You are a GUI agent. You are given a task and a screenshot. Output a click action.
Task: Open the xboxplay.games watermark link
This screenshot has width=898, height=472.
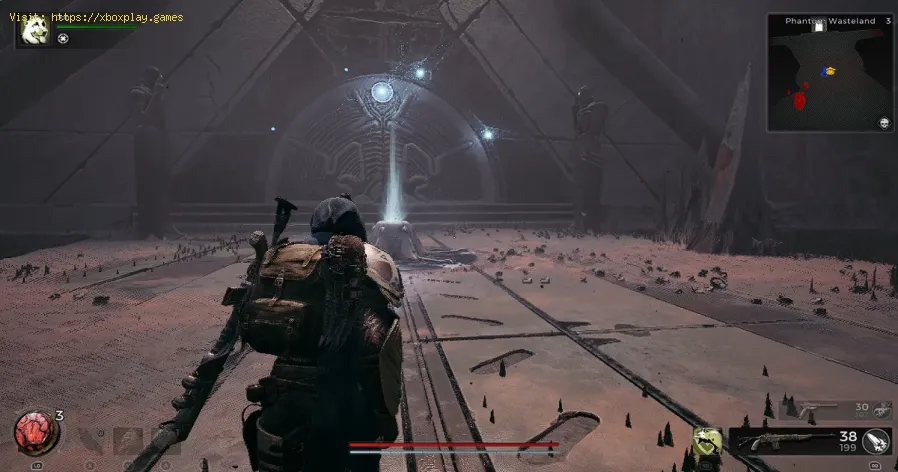tap(100, 17)
